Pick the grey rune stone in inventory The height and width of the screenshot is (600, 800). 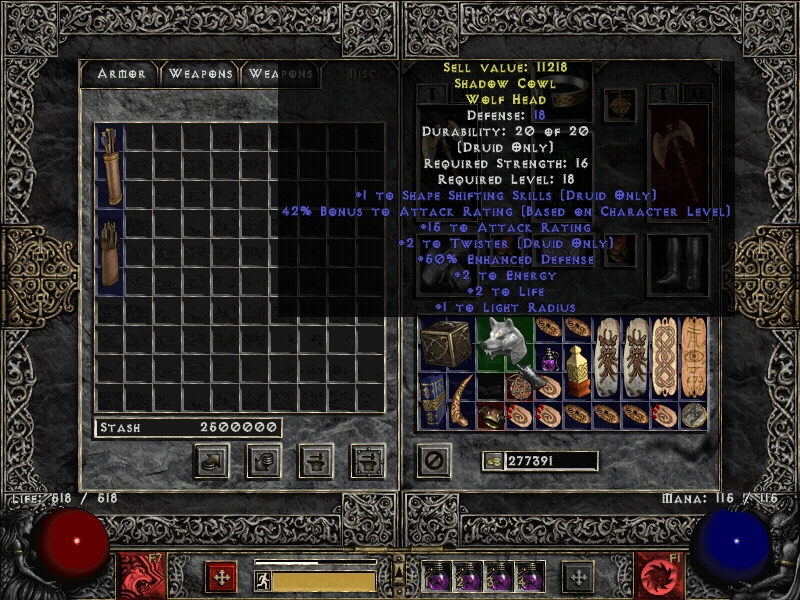coord(693,414)
